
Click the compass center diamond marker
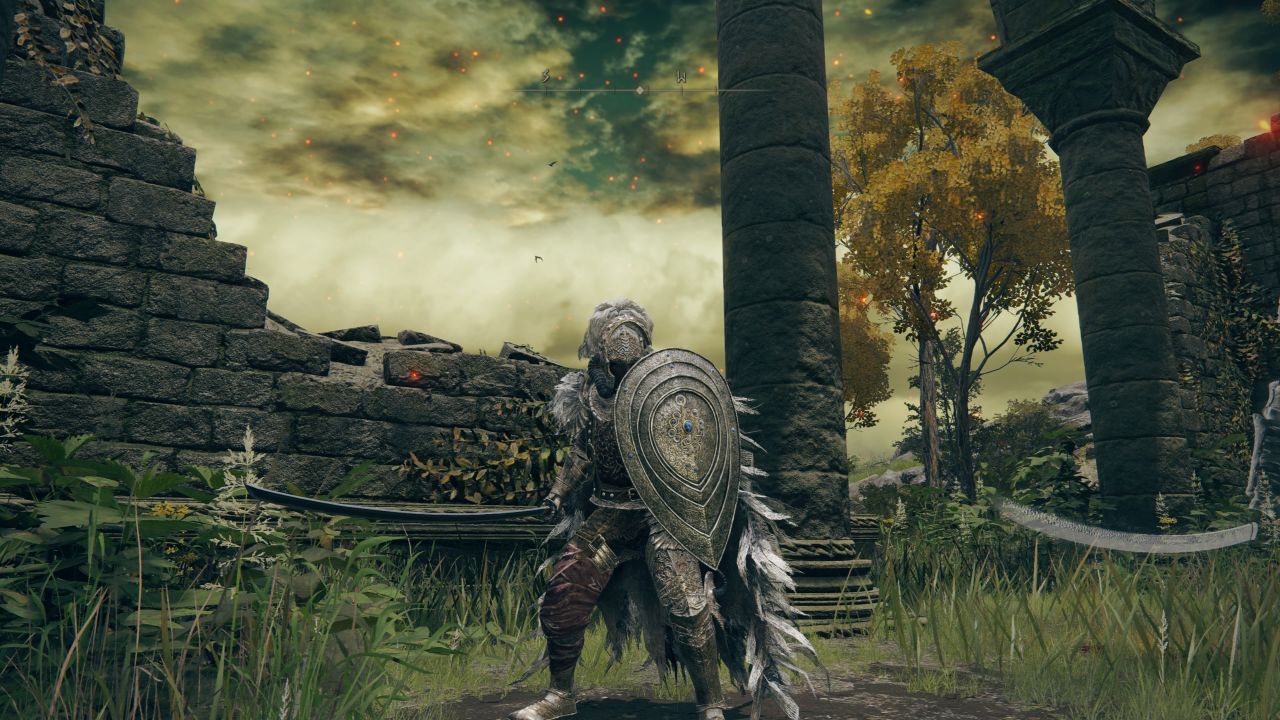(641, 90)
